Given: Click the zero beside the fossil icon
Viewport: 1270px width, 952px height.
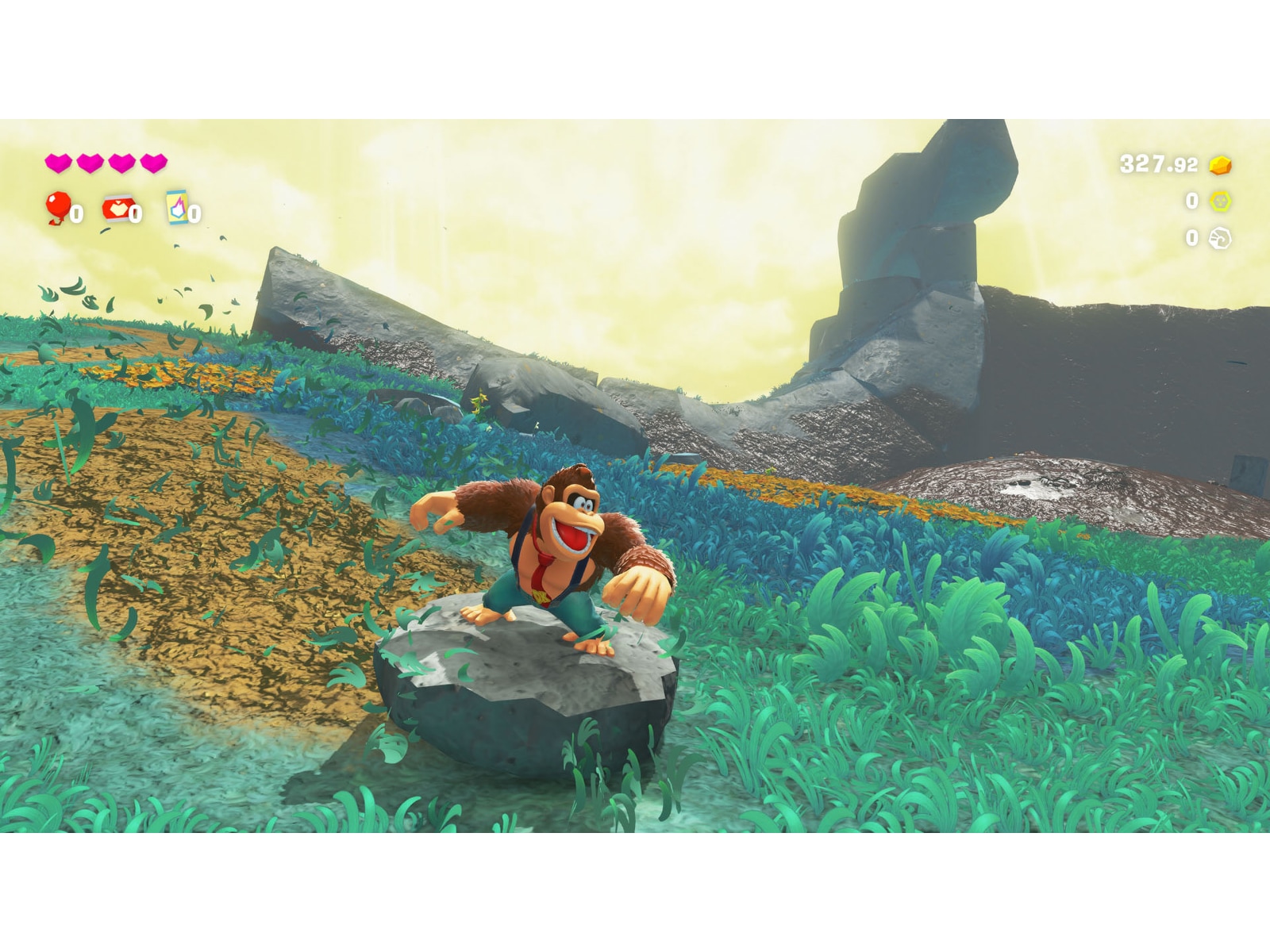Looking at the screenshot, I should click(1191, 237).
